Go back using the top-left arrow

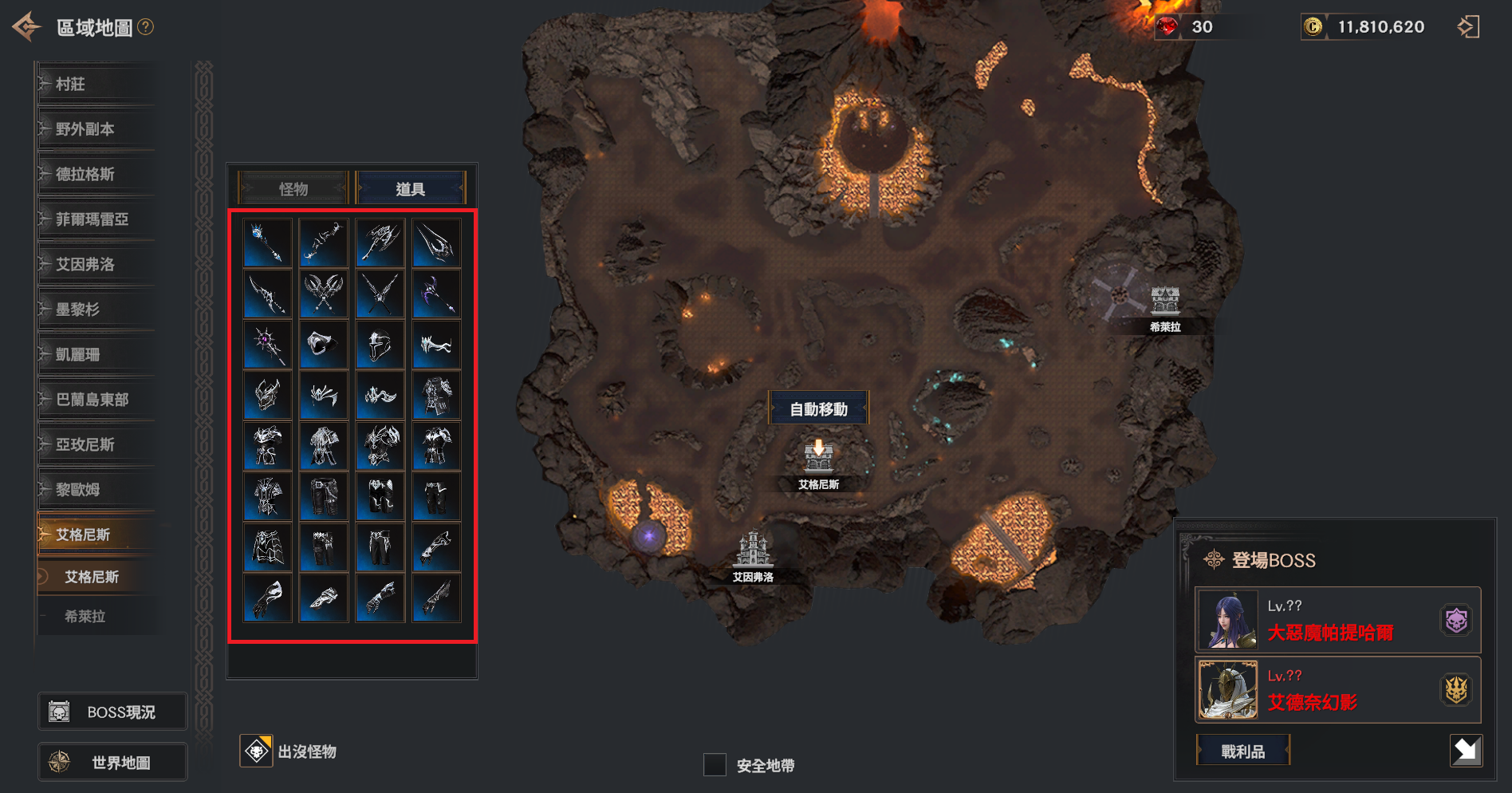click(x=26, y=26)
